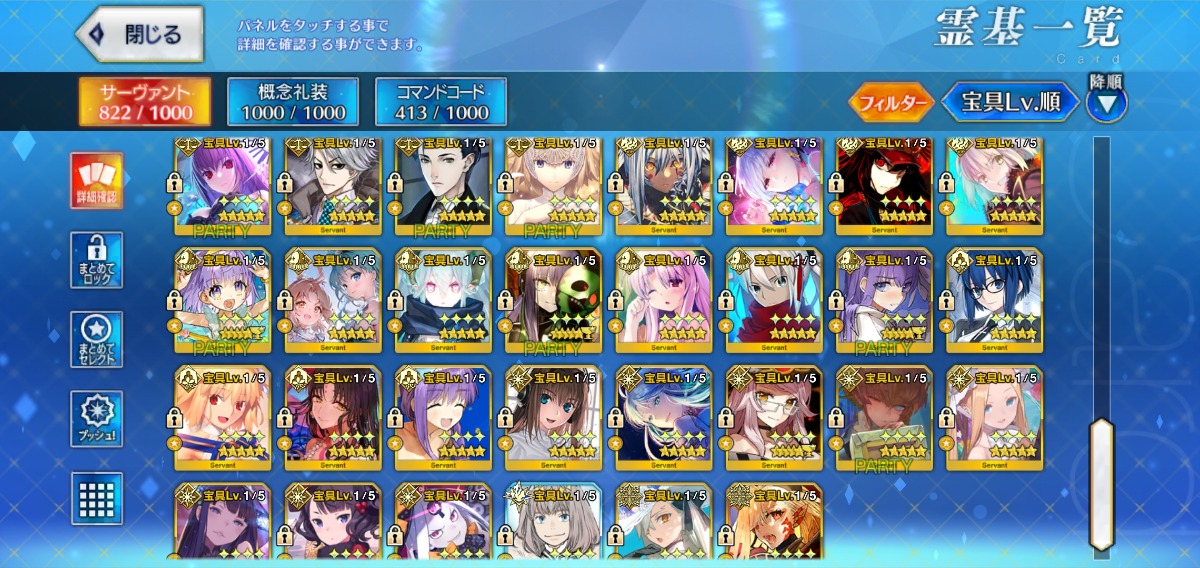Switch to the サーヴァント tab

(145, 102)
